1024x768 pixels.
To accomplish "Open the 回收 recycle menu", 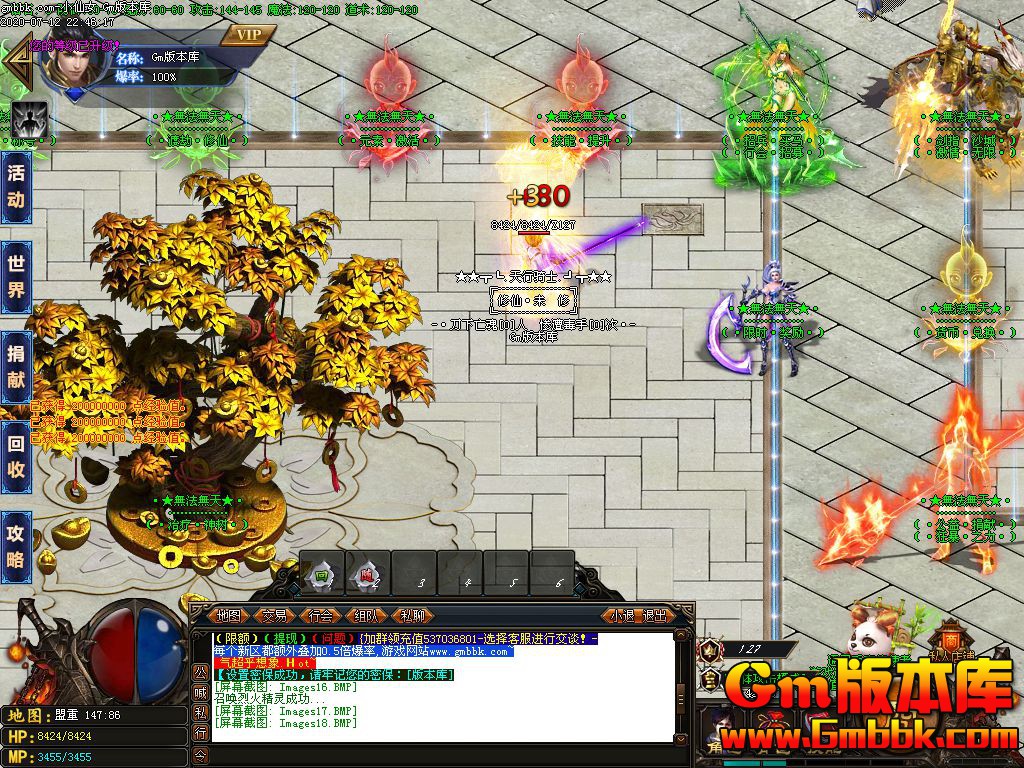I will (16, 457).
